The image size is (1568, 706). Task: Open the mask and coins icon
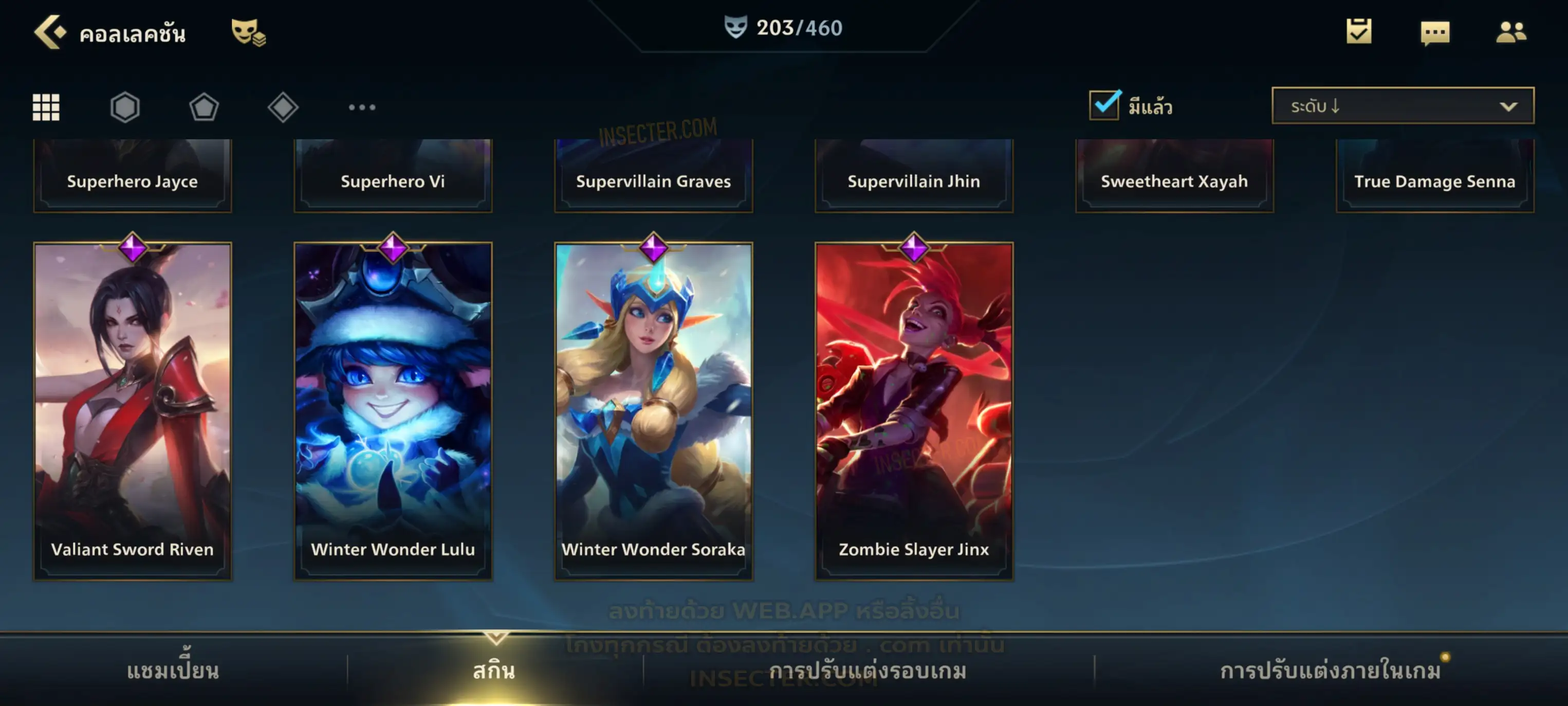pos(248,33)
